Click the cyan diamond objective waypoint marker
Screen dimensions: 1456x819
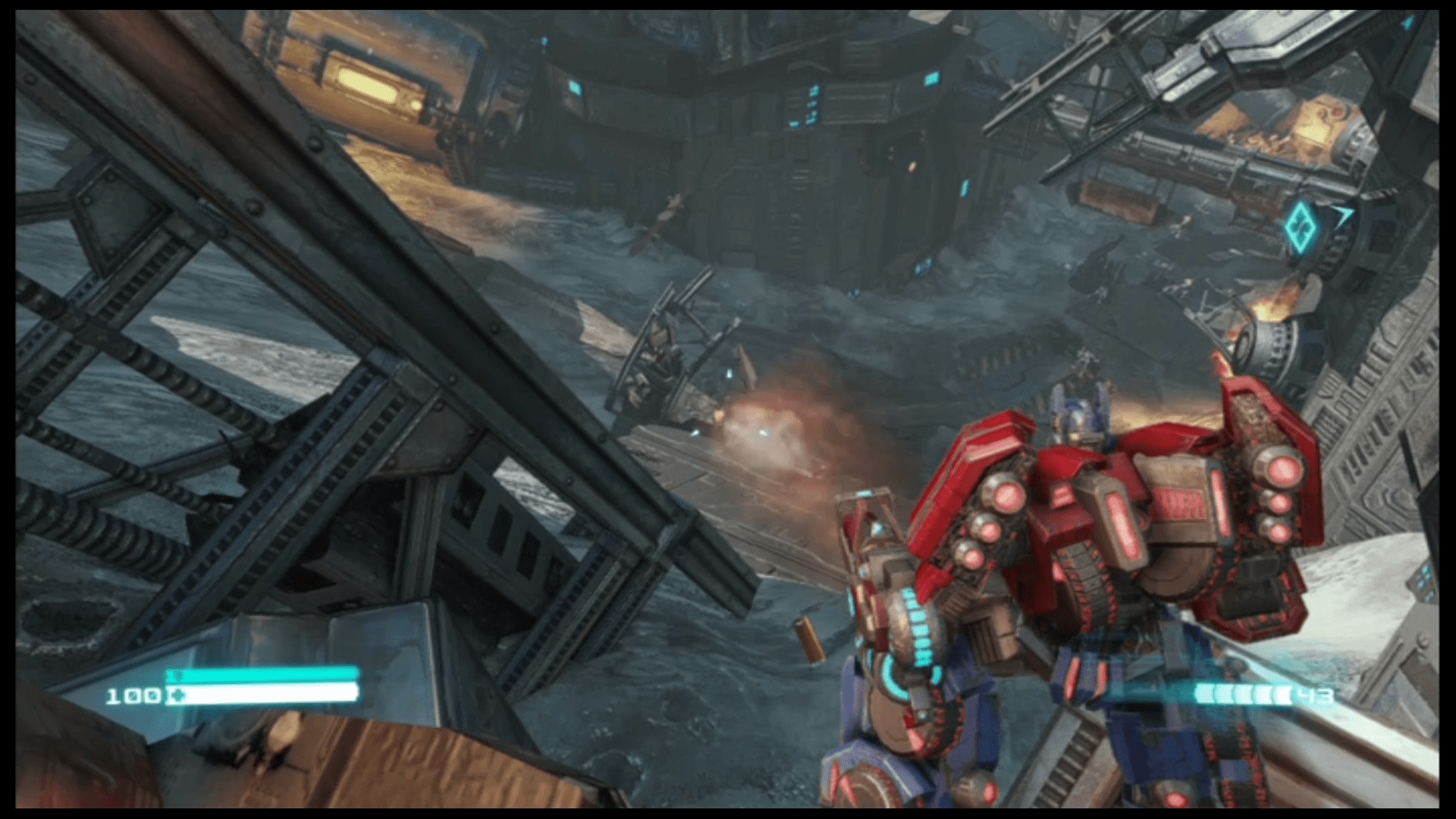(x=1300, y=227)
